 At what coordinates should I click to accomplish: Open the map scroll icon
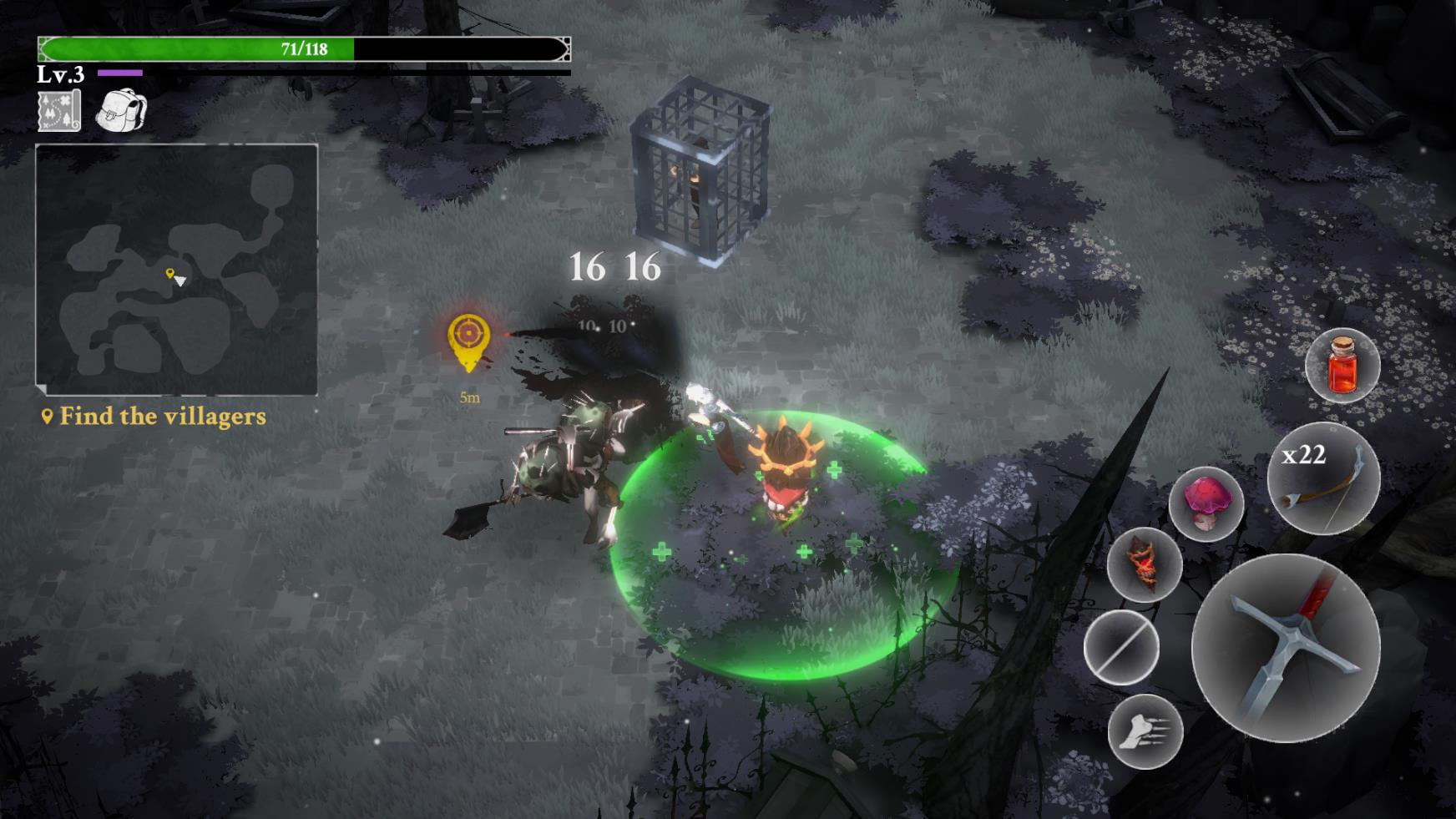coord(59,111)
